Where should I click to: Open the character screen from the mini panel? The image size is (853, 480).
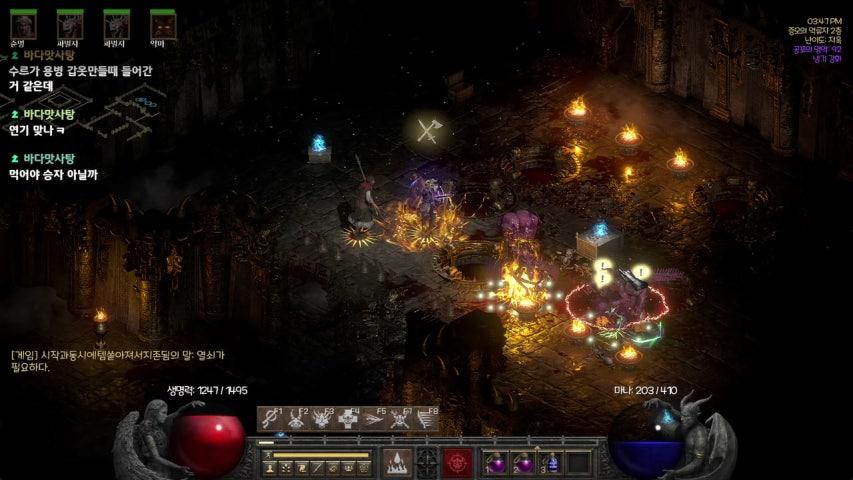271,468
